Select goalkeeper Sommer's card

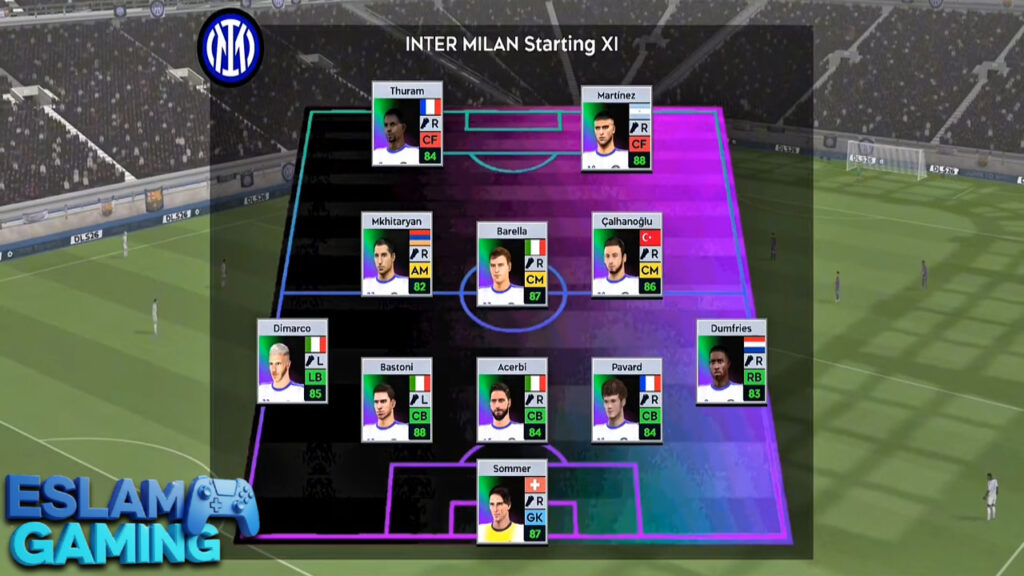(512, 501)
